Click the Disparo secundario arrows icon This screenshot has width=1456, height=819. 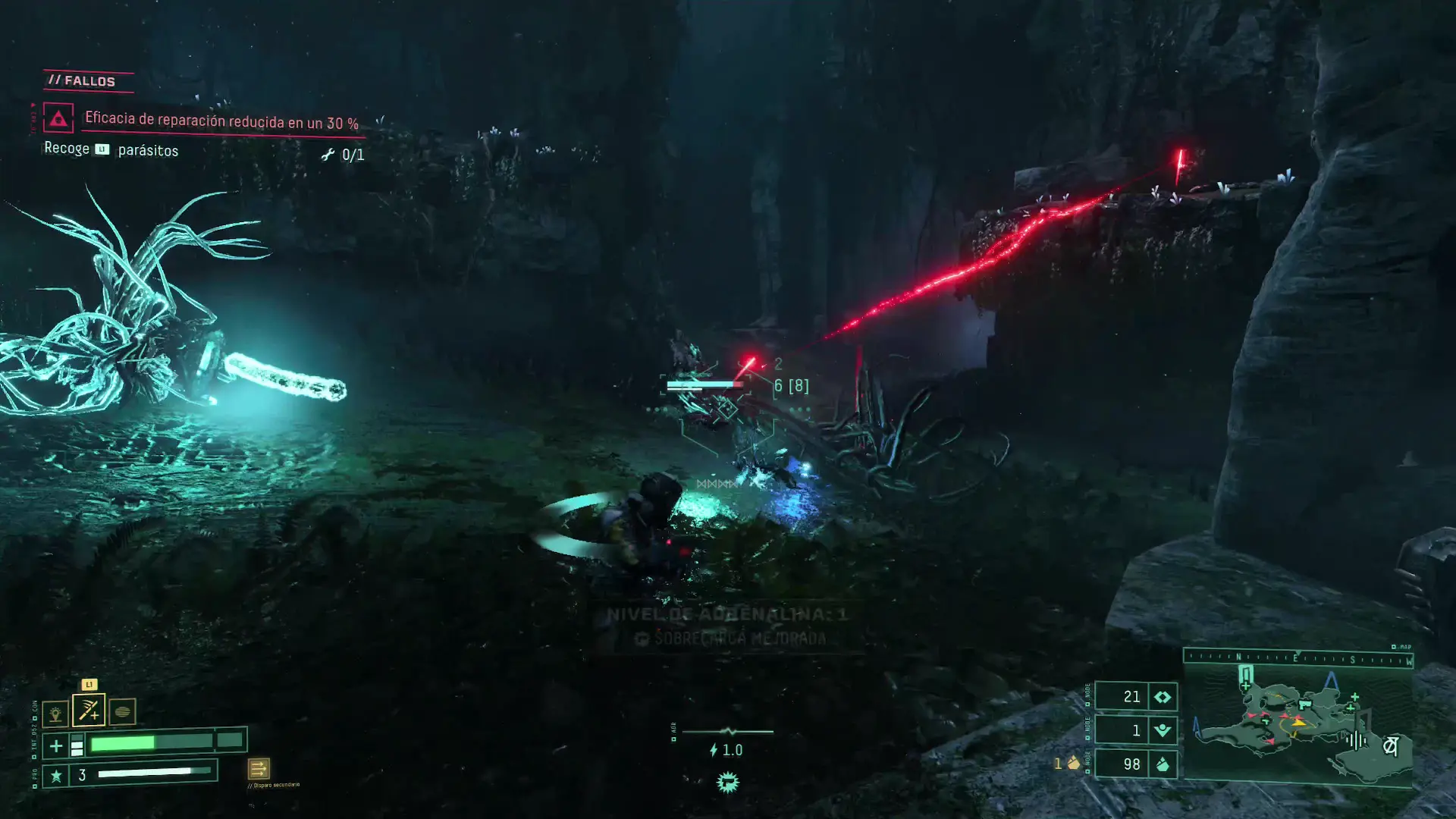259,769
